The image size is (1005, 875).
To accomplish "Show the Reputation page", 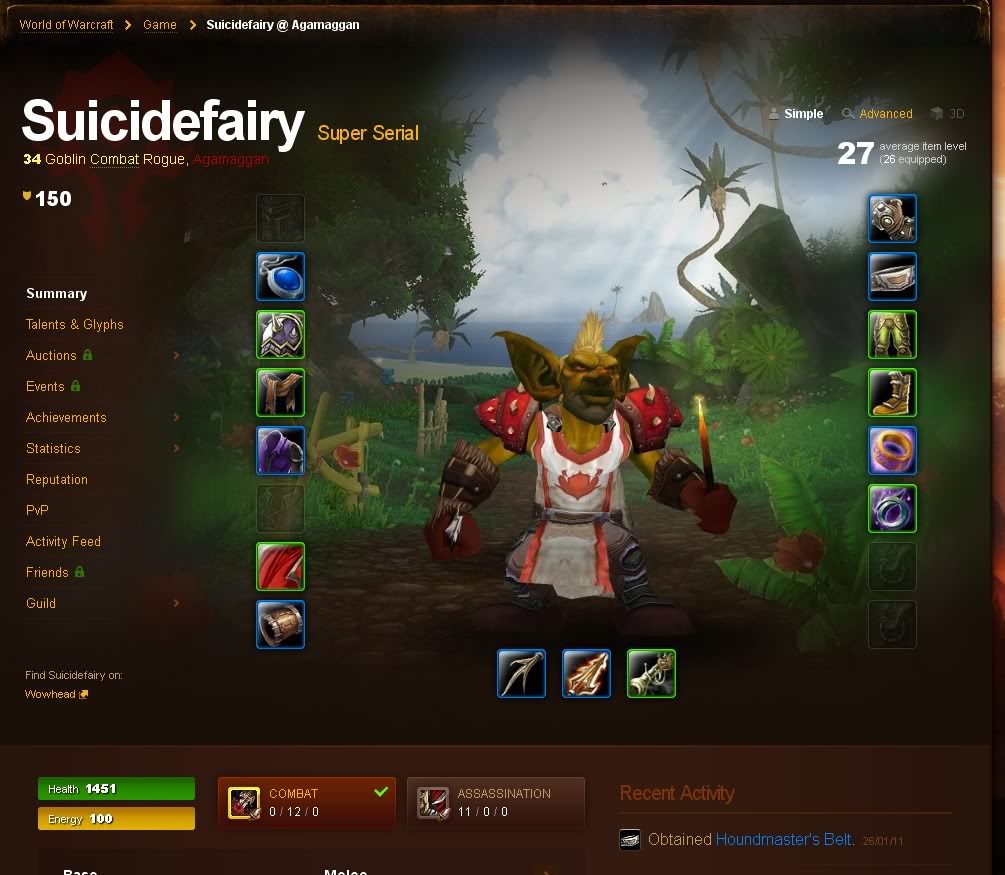I will [57, 480].
